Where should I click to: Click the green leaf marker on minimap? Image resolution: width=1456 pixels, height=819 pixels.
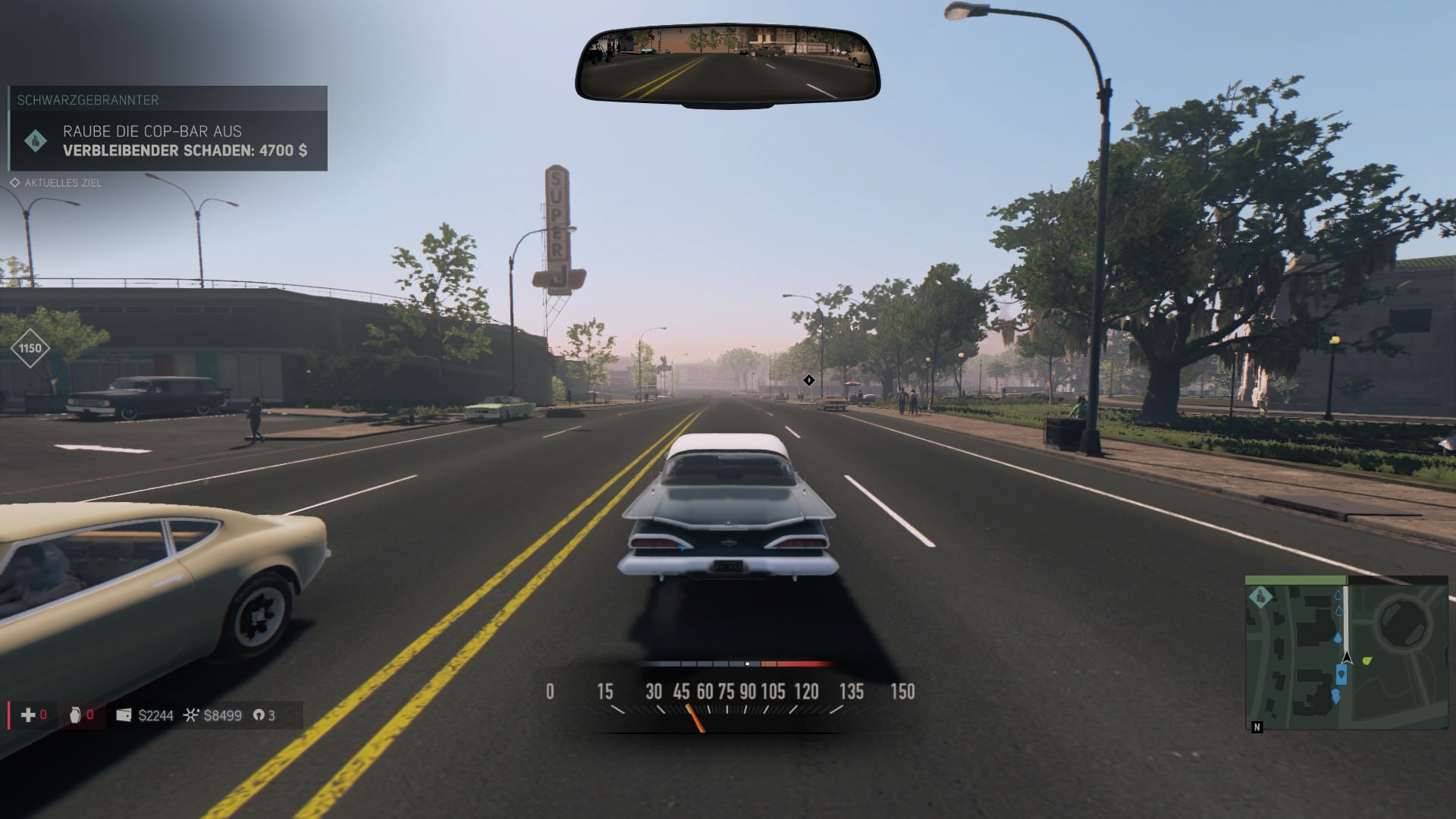pyautogui.click(x=1367, y=661)
